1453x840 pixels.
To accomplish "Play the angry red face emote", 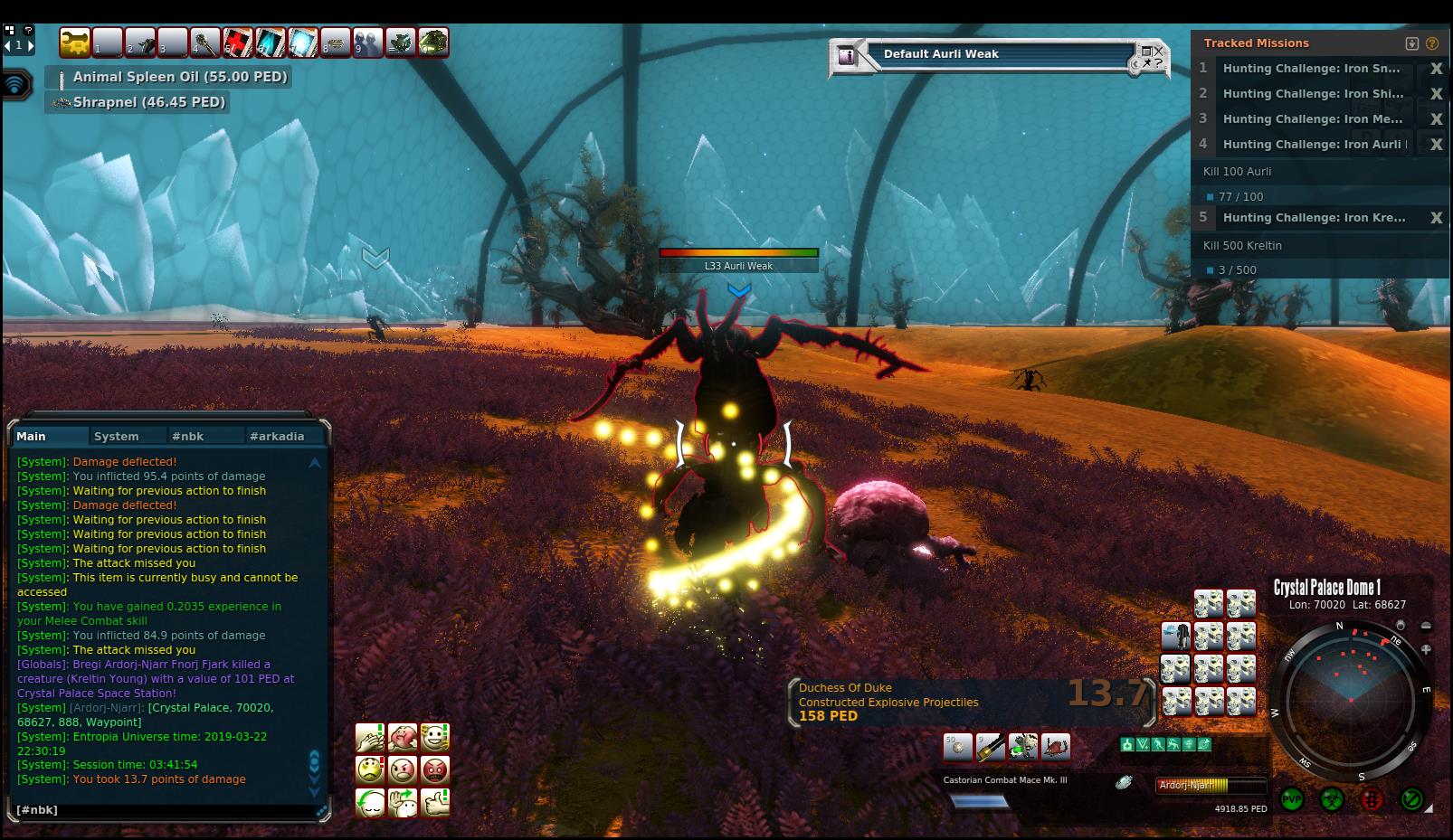I will tap(435, 770).
